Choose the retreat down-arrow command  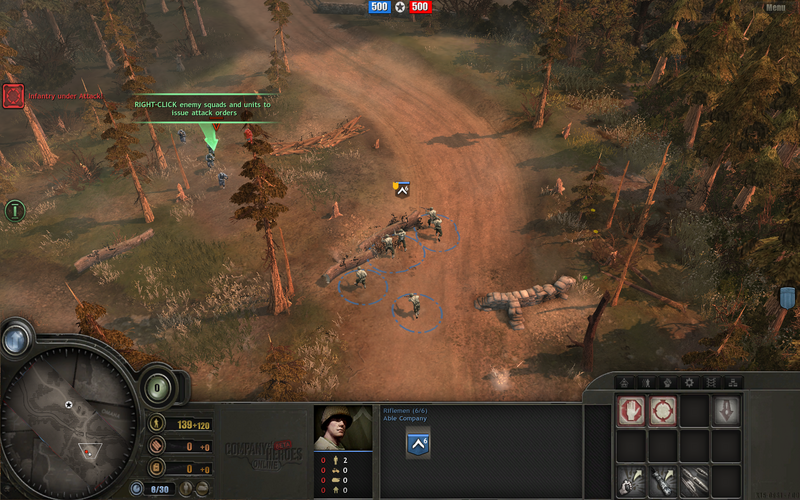coord(725,411)
